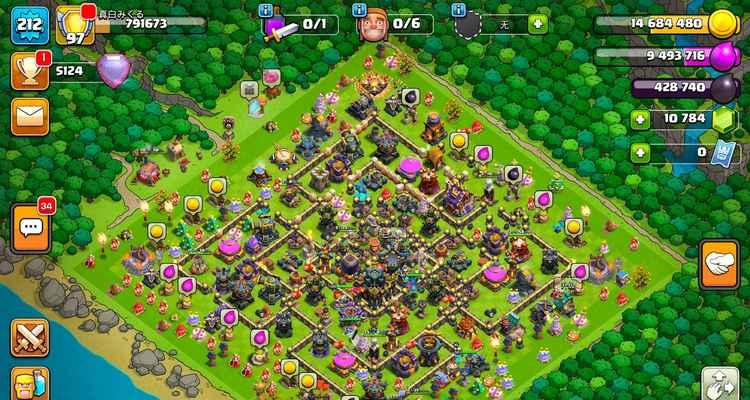Show laboratory info above the sword icon
This screenshot has width=750, height=400.
pos(265,9)
